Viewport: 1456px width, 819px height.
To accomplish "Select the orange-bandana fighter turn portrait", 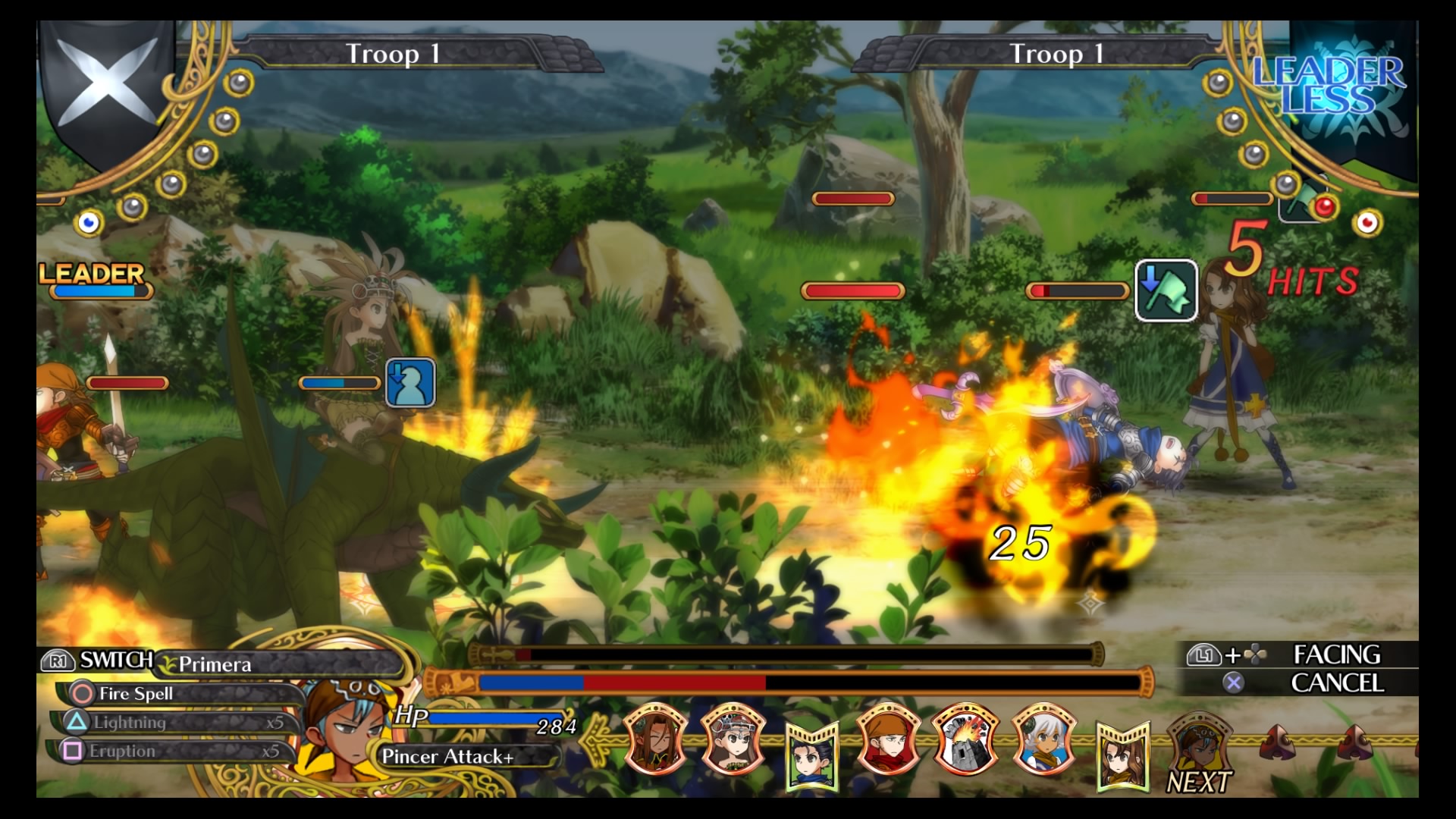I will click(x=888, y=738).
